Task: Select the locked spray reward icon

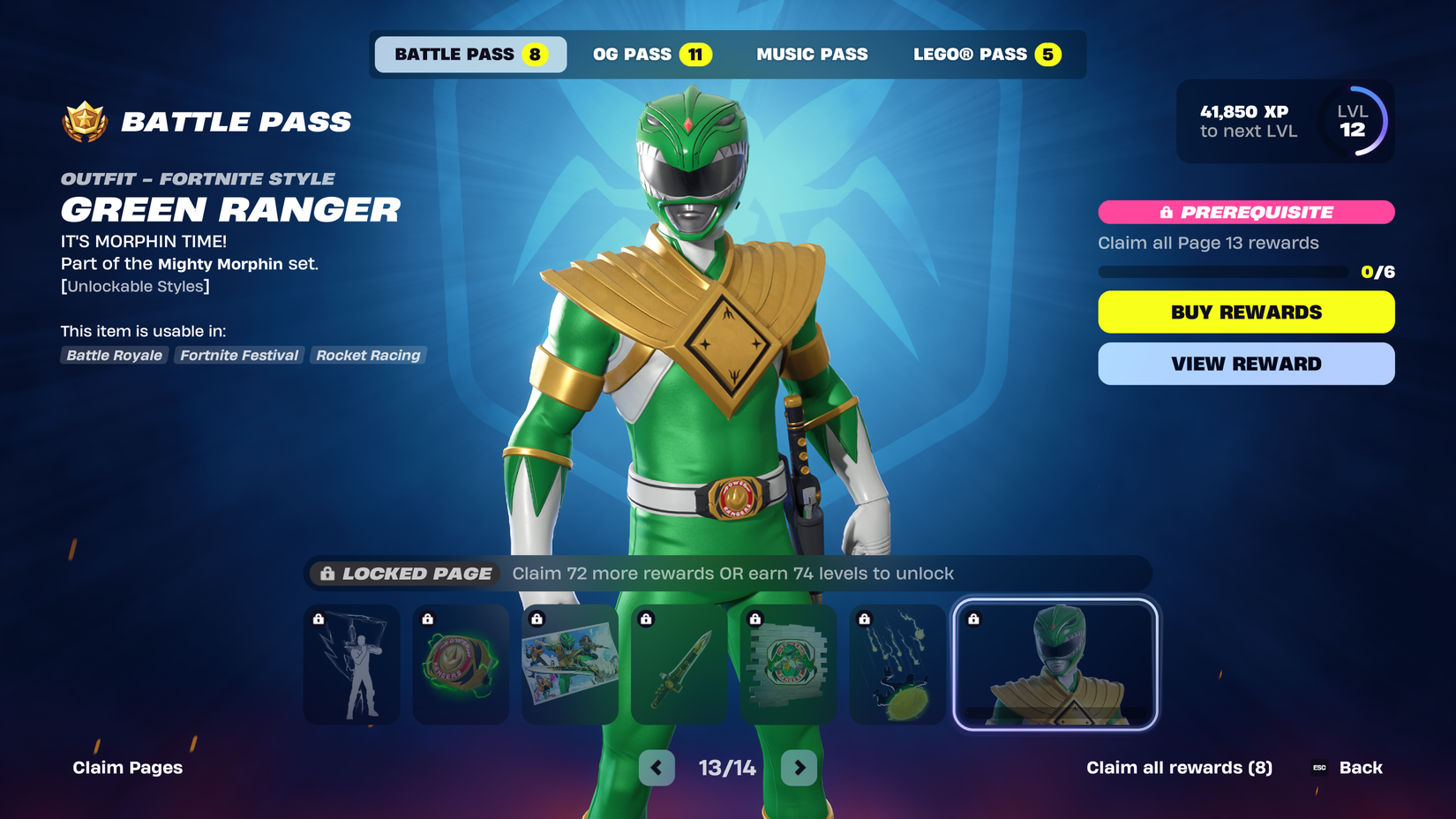Action: pyautogui.click(x=789, y=665)
